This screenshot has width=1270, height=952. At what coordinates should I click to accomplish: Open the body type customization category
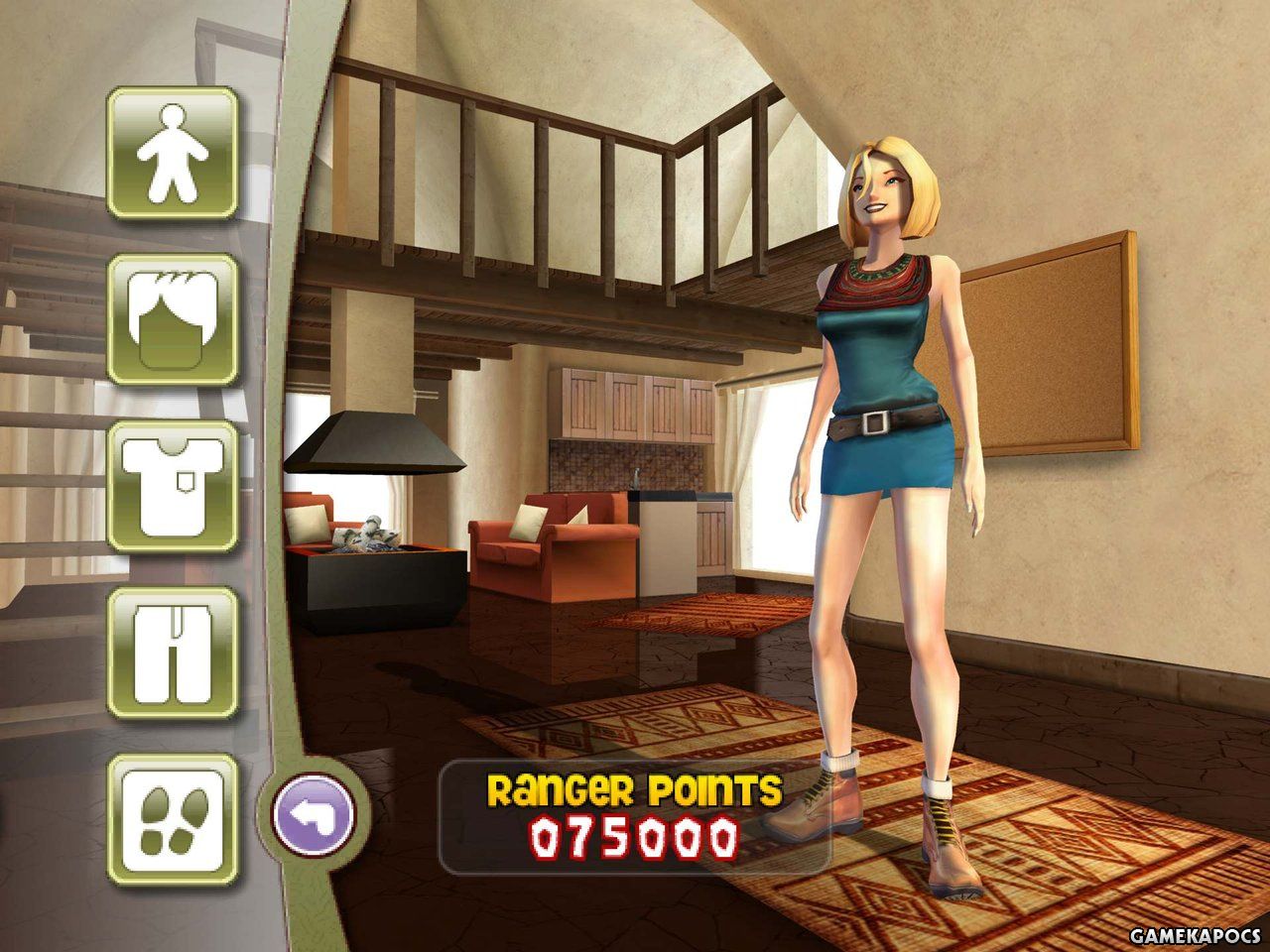[x=172, y=153]
